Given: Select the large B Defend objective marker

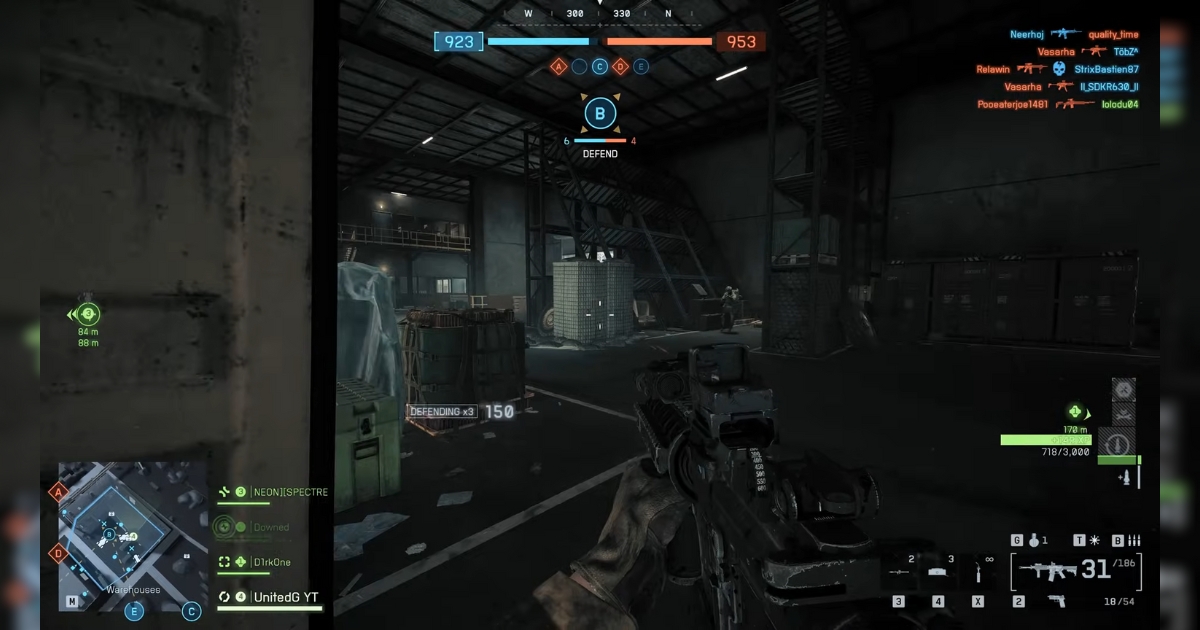Looking at the screenshot, I should pos(600,114).
